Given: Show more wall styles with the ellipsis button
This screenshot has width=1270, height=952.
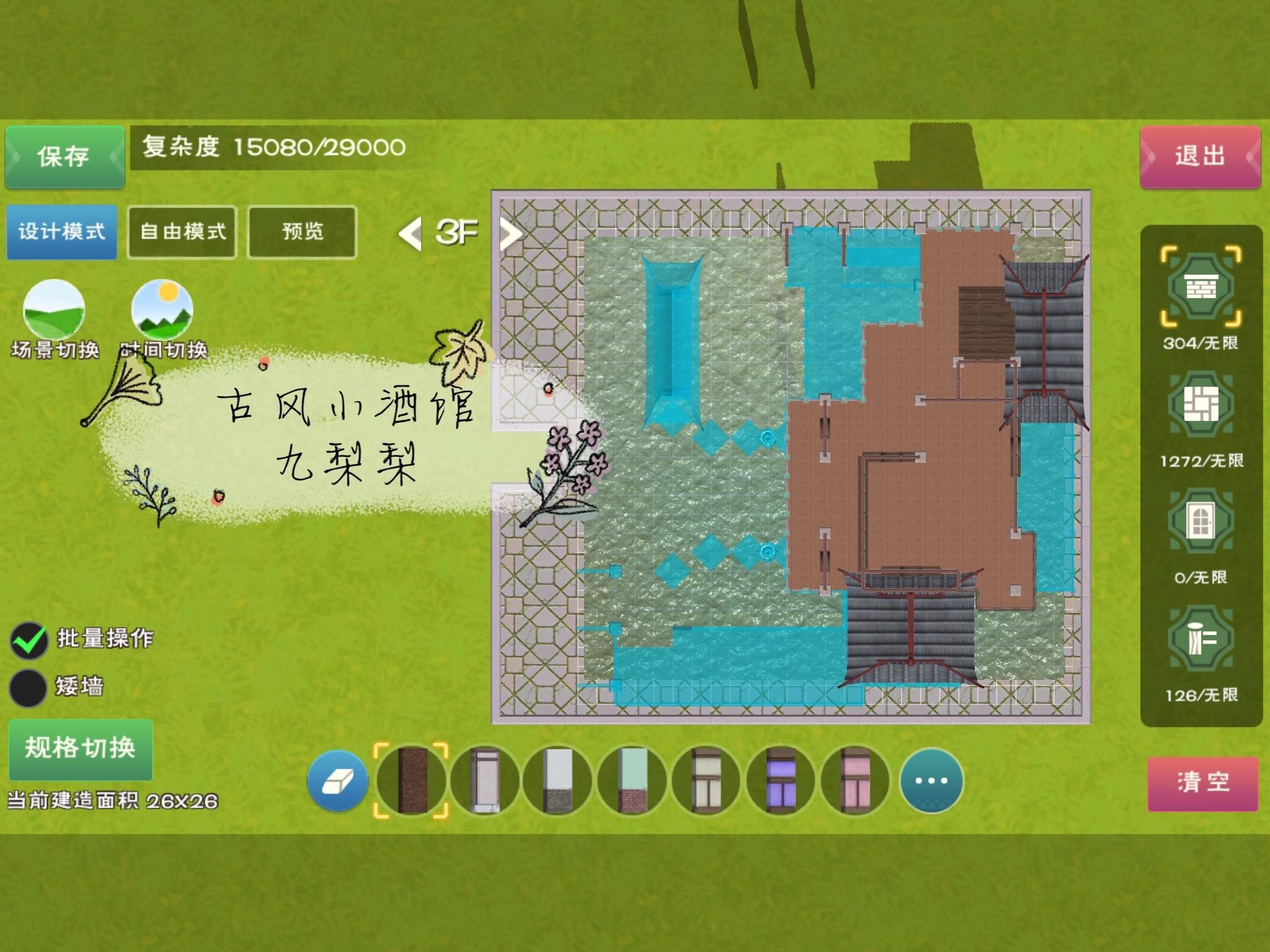Looking at the screenshot, I should pos(931,781).
